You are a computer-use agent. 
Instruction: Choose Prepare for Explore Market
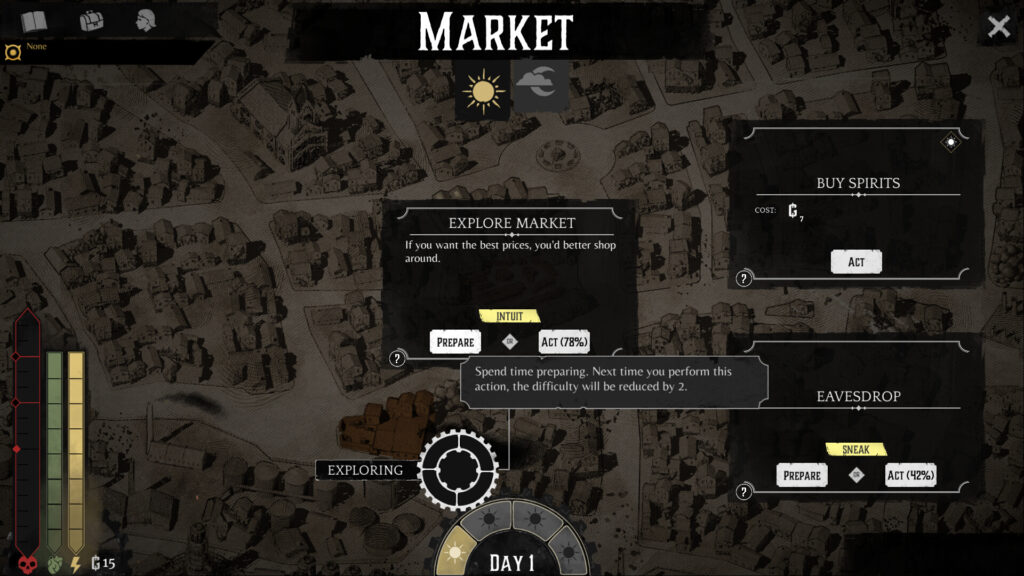coord(455,342)
